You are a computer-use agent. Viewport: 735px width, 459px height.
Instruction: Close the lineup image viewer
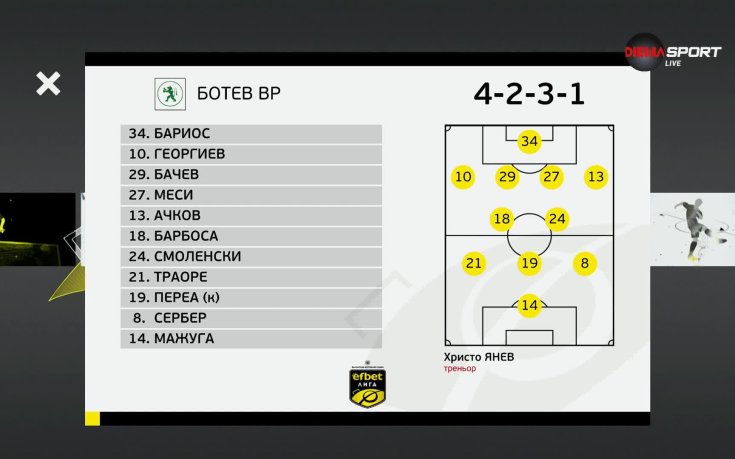click(x=48, y=84)
